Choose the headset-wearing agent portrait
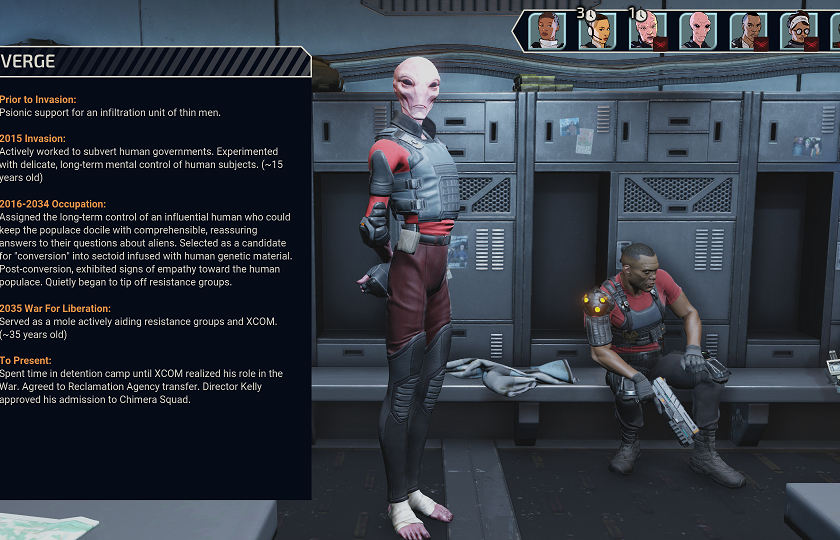840x540 pixels. (x=597, y=30)
